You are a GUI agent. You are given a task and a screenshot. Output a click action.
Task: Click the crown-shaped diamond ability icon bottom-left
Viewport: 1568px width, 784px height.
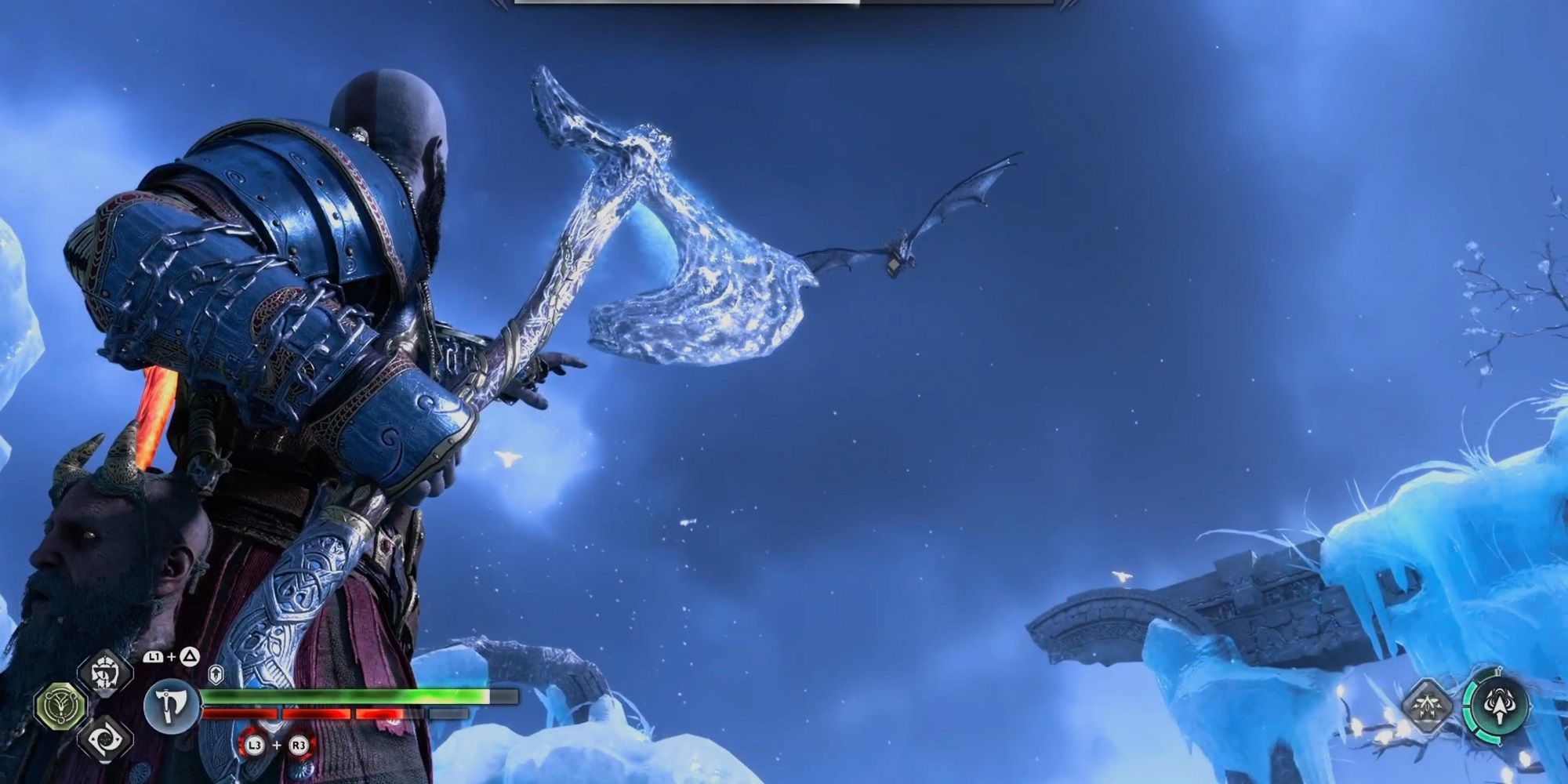coord(104,674)
